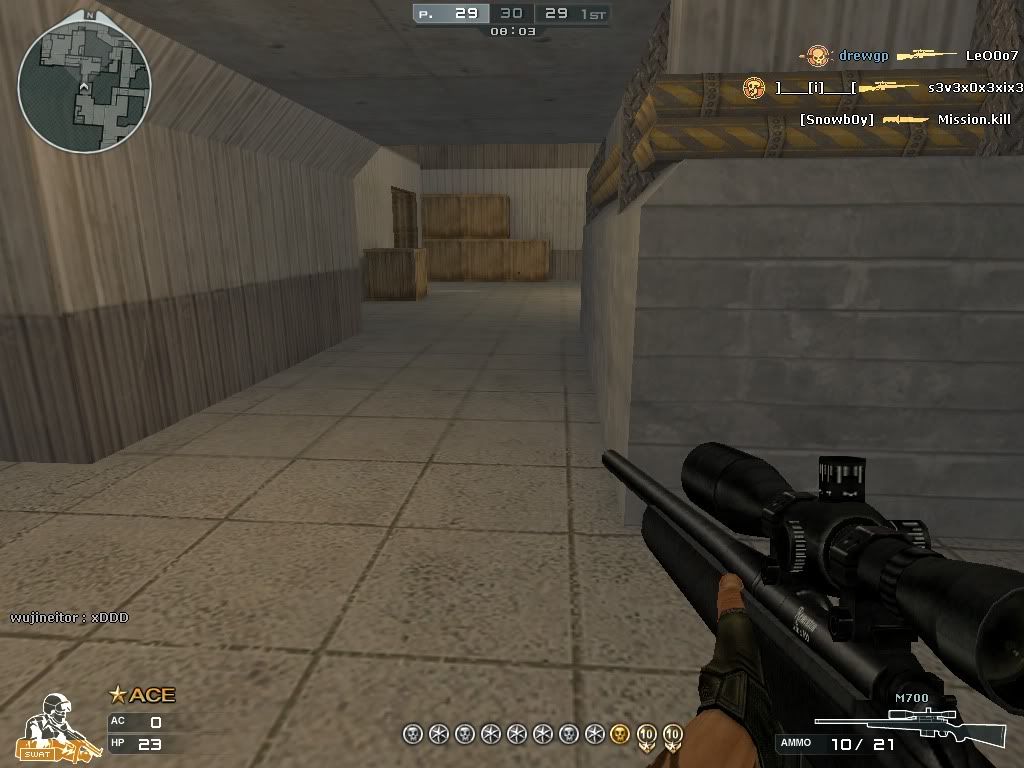Select the [Snowb0y] kill feed row

click(905, 120)
